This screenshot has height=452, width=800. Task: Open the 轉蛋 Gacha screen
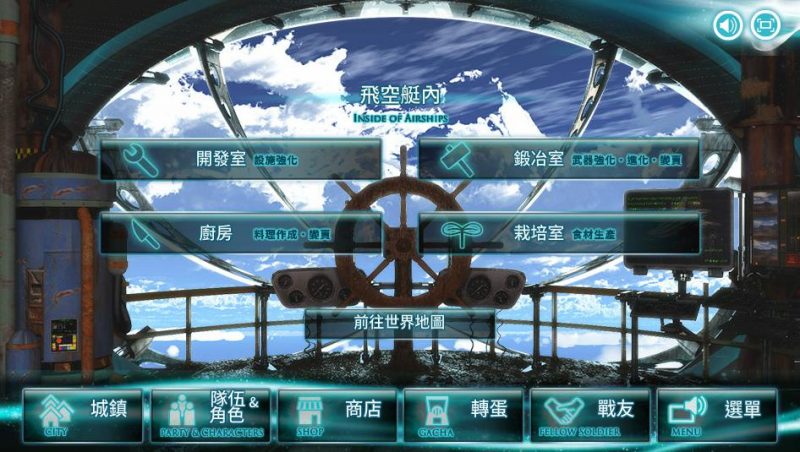coord(463,415)
